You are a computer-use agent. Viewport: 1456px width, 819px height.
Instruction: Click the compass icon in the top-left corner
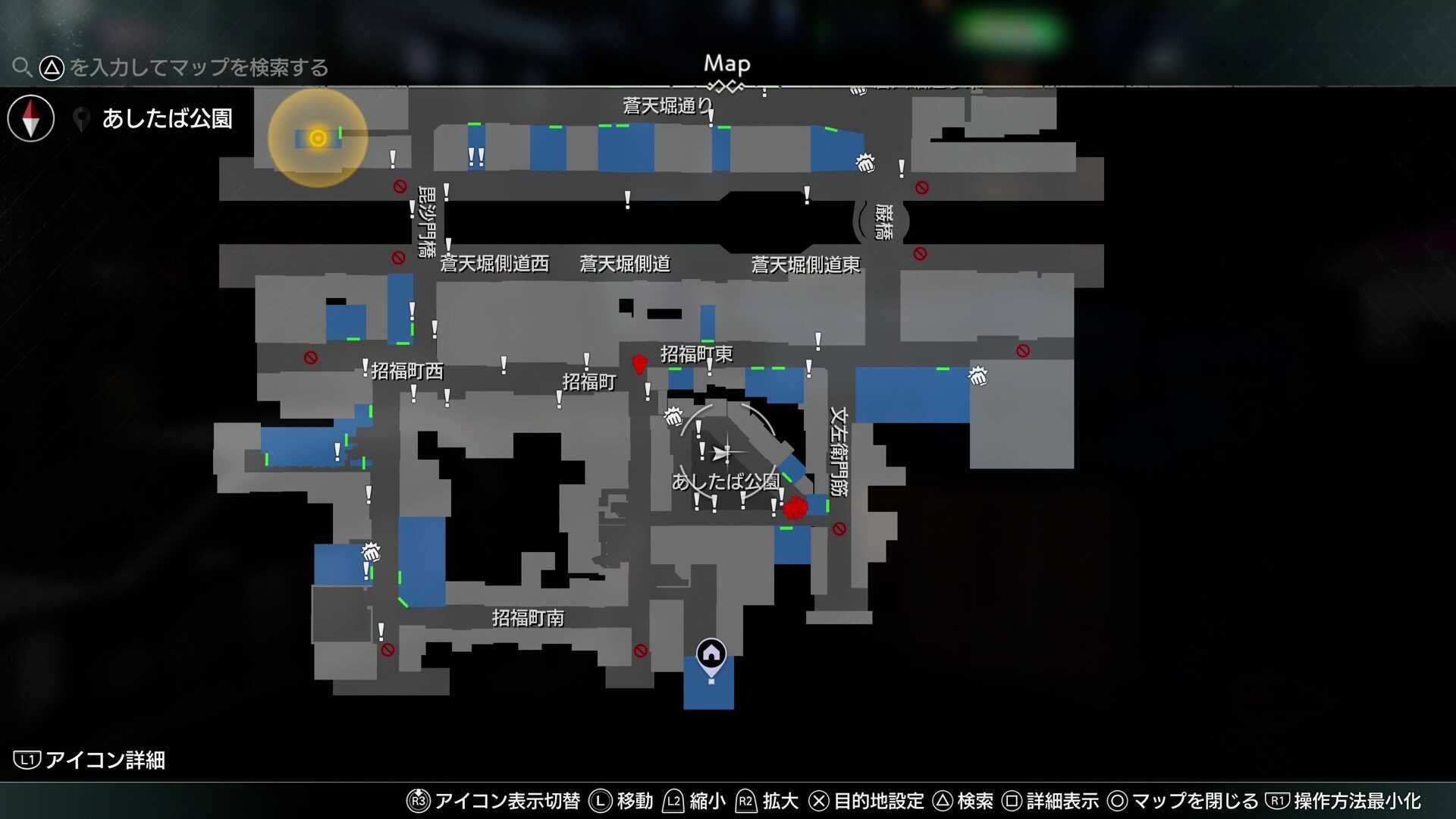click(x=30, y=118)
